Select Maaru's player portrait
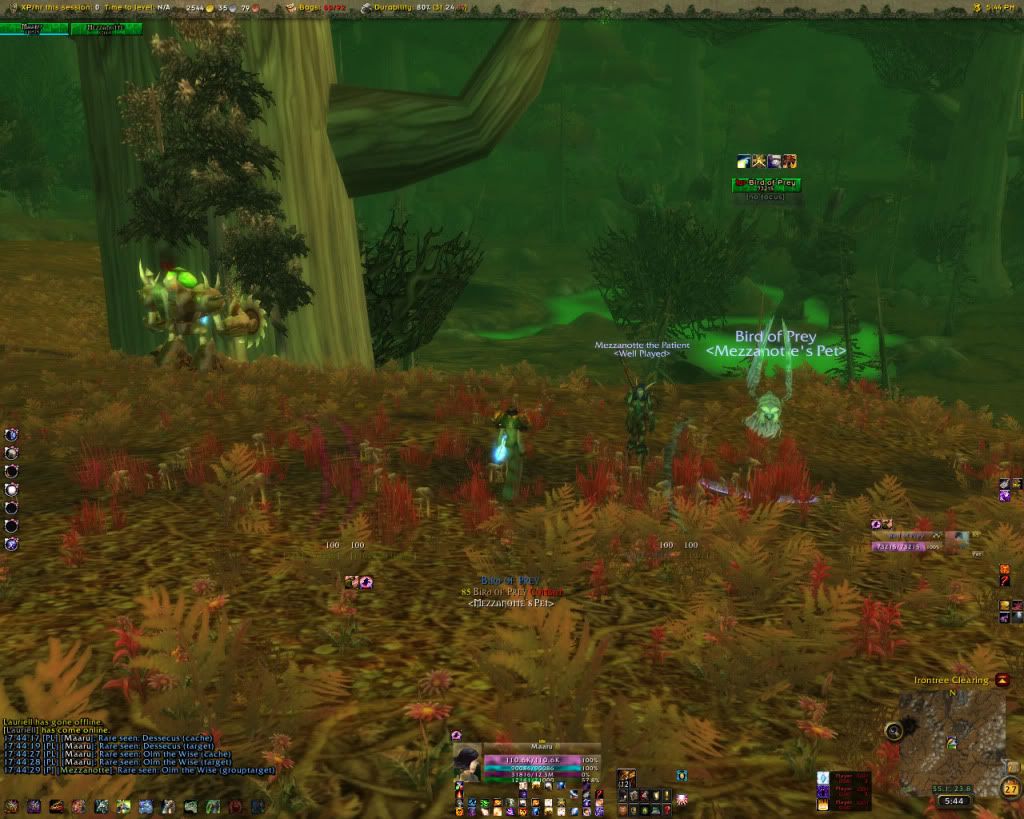 click(x=467, y=762)
